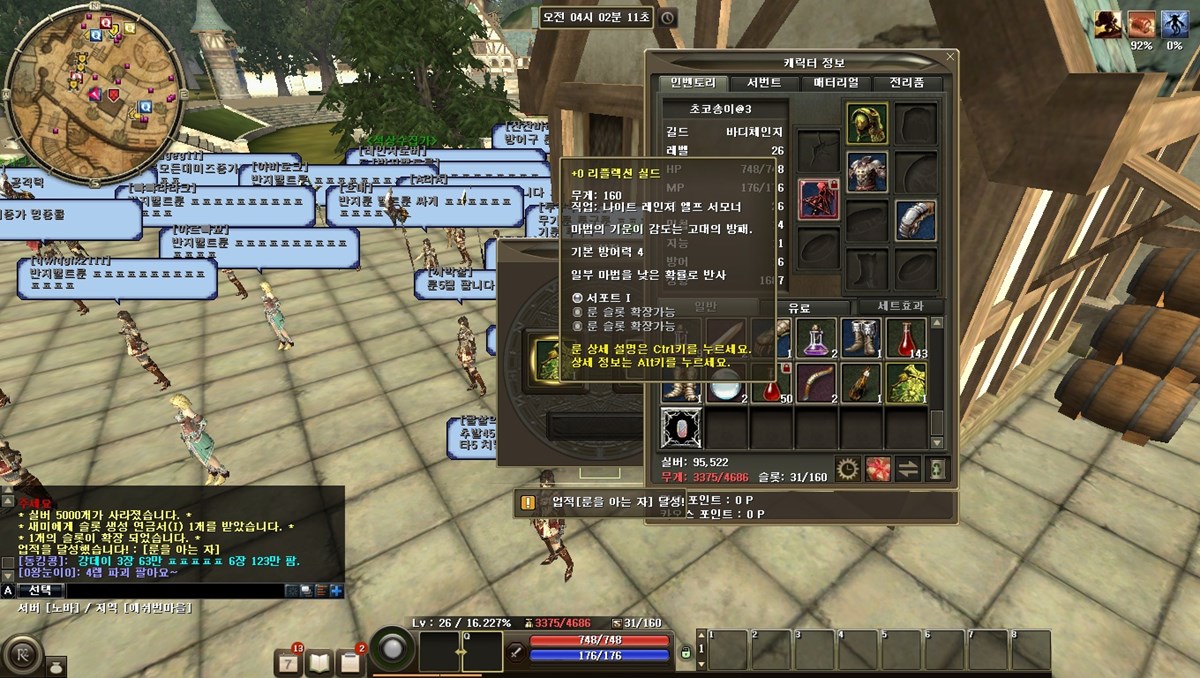Pick the silver boots inventory item
Viewport: 1200px width, 678px height.
click(x=861, y=340)
